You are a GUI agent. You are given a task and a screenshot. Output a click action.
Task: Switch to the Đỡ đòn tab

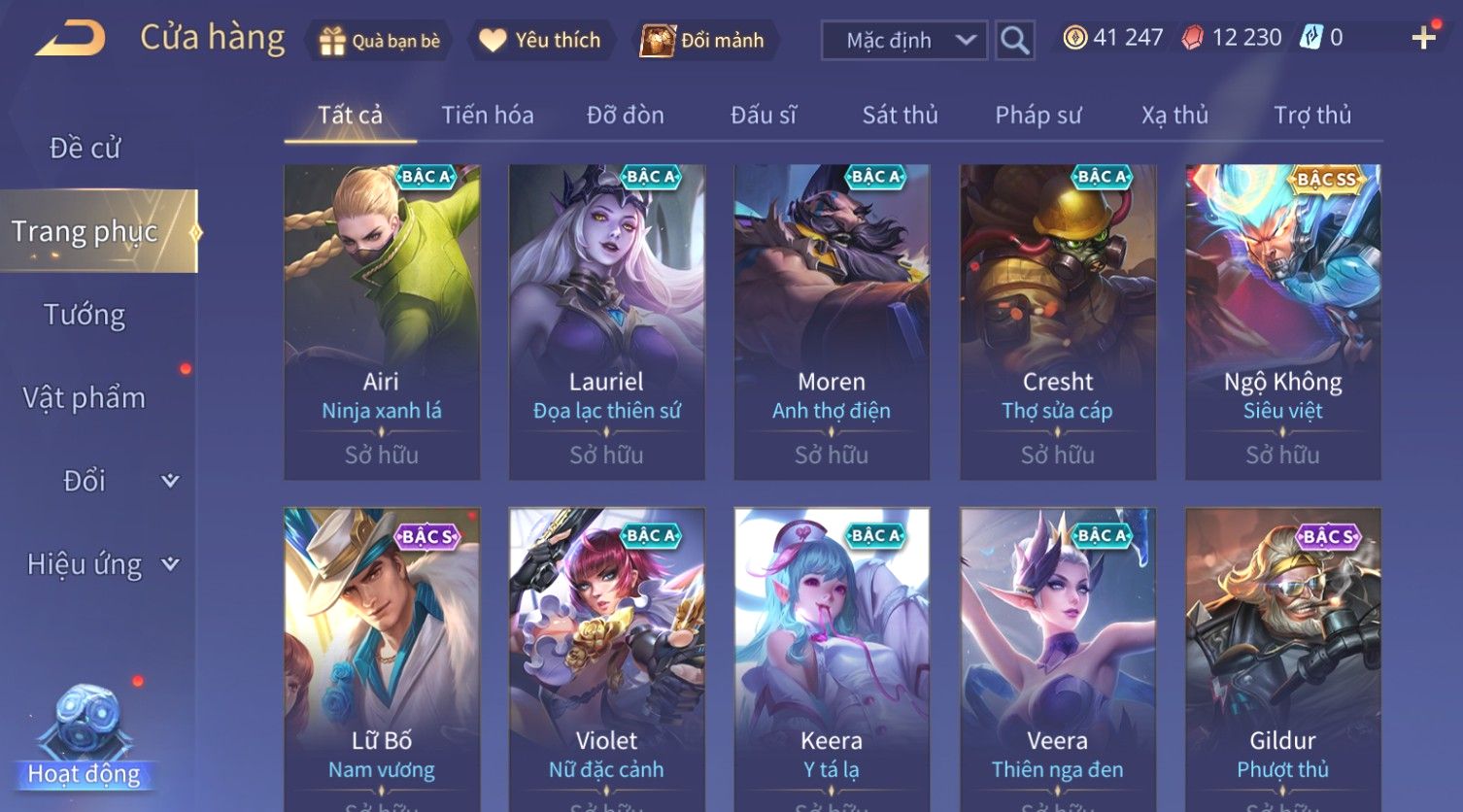point(626,116)
